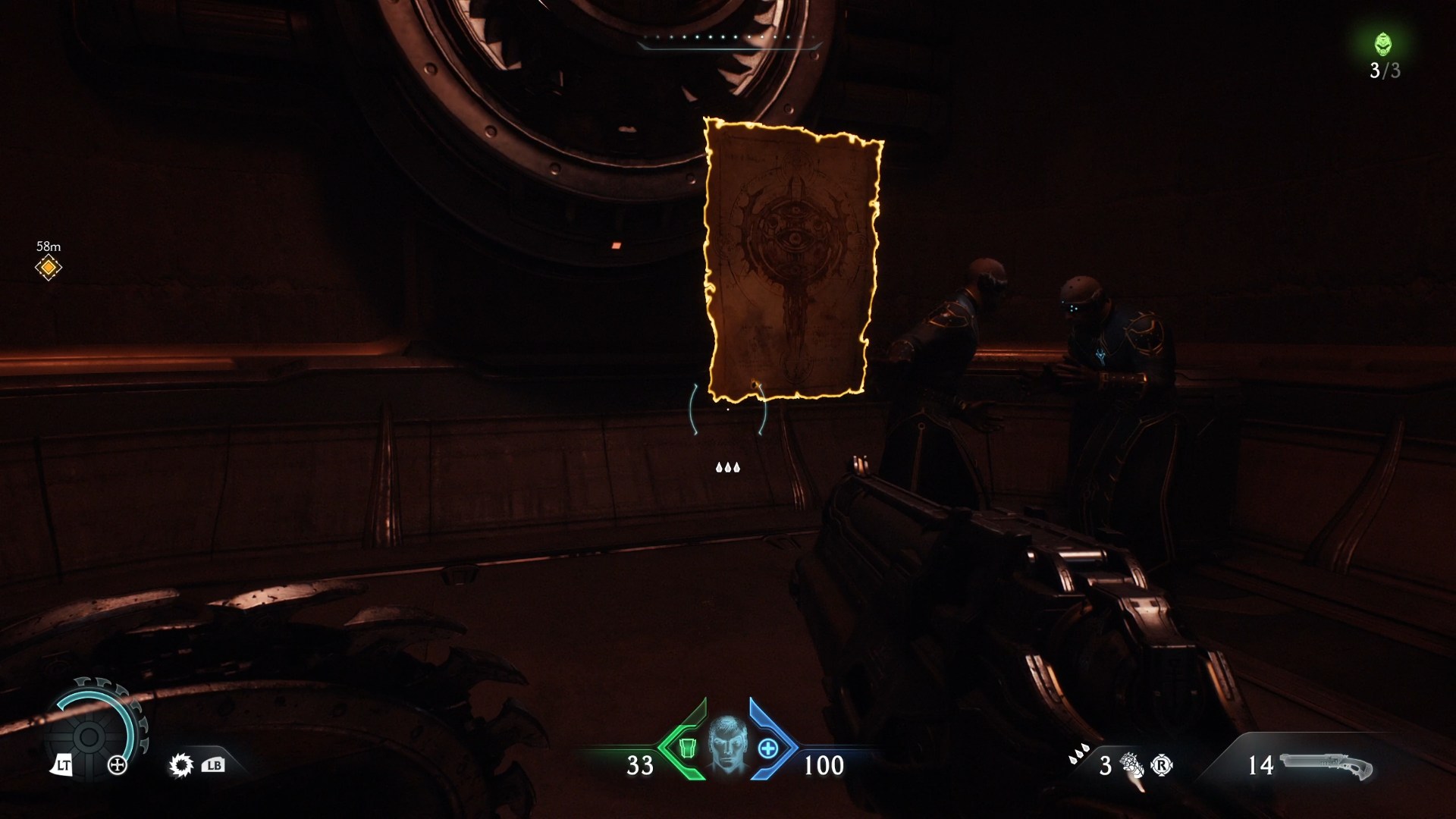Click the LB equipment bumper prompt

tap(215, 766)
